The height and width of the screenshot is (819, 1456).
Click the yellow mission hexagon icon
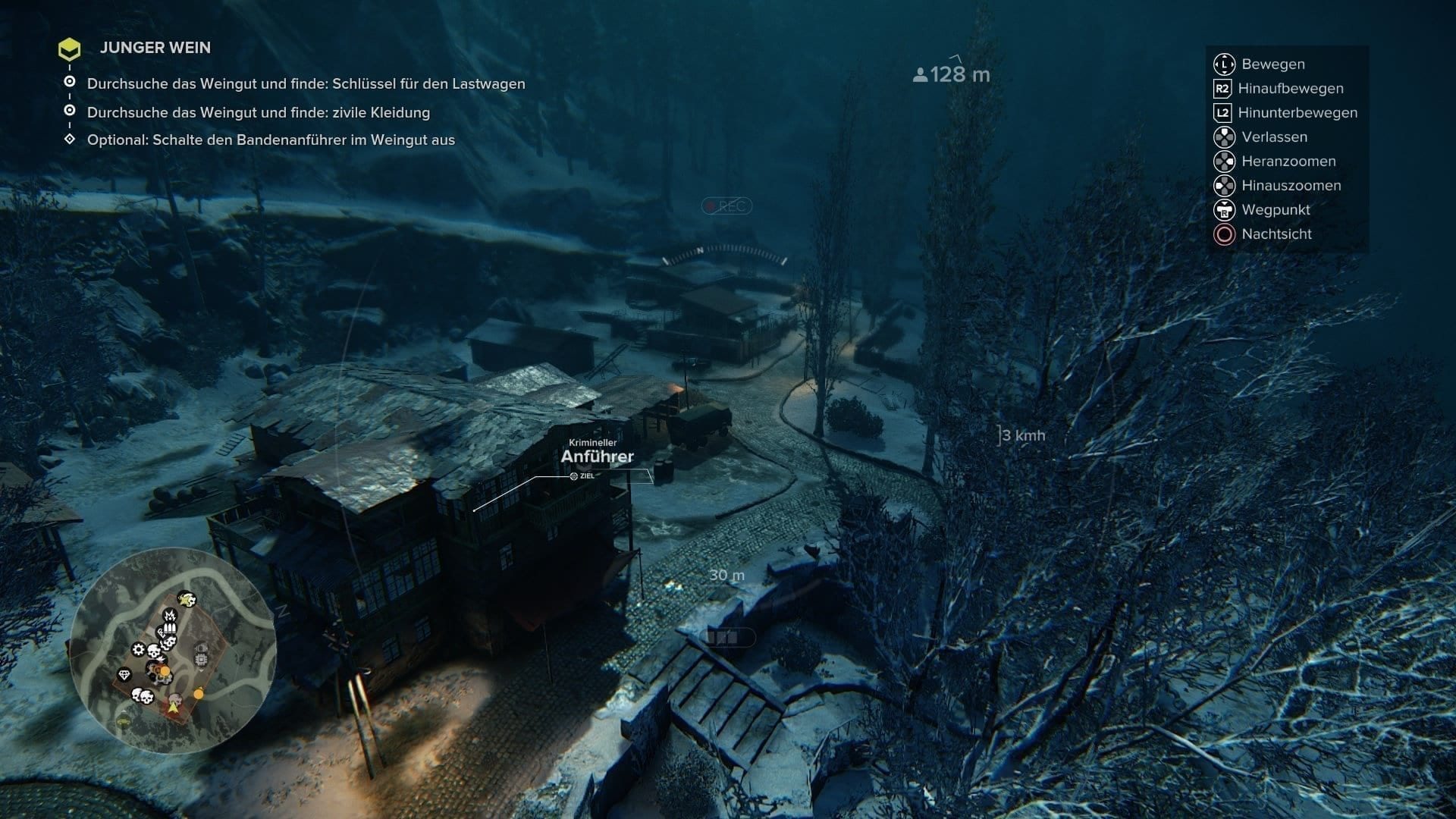(x=70, y=50)
